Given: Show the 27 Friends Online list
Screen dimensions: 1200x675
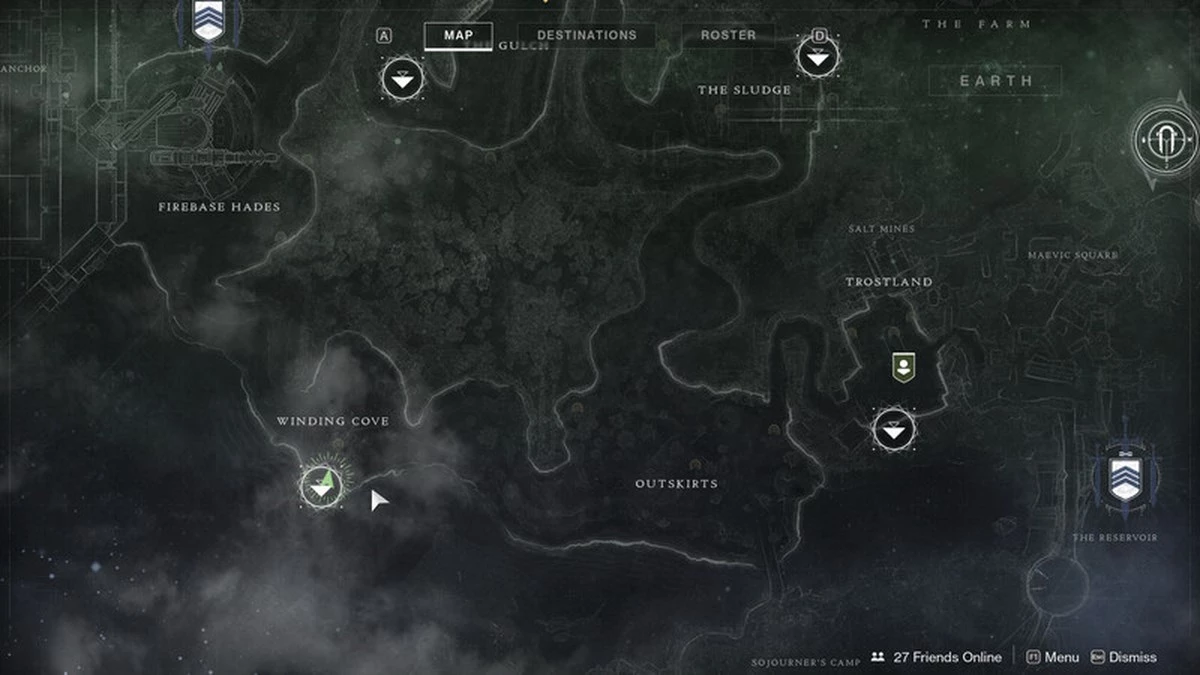Looking at the screenshot, I should [x=936, y=657].
